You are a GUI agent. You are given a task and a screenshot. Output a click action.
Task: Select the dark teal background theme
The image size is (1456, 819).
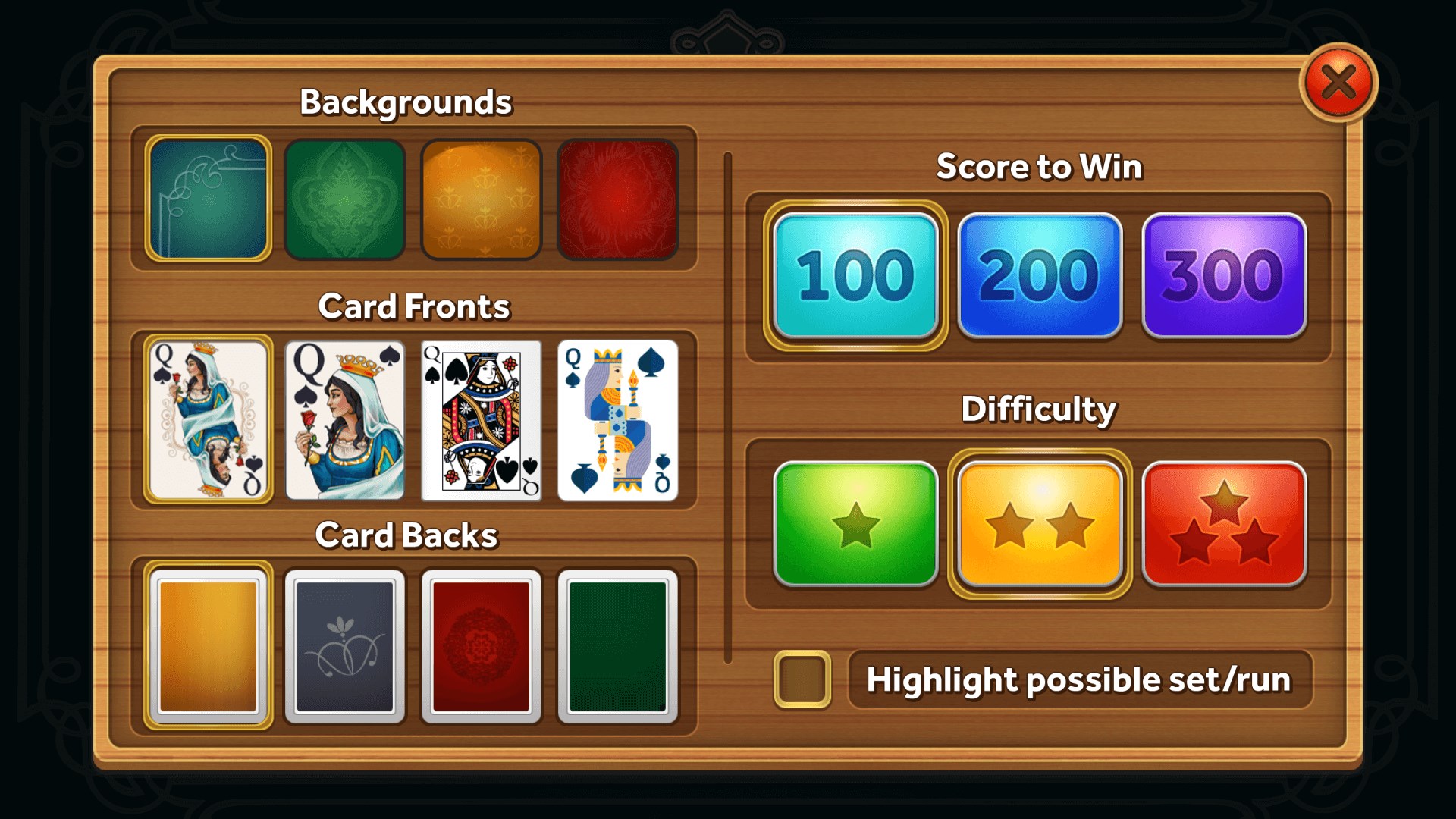click(209, 198)
